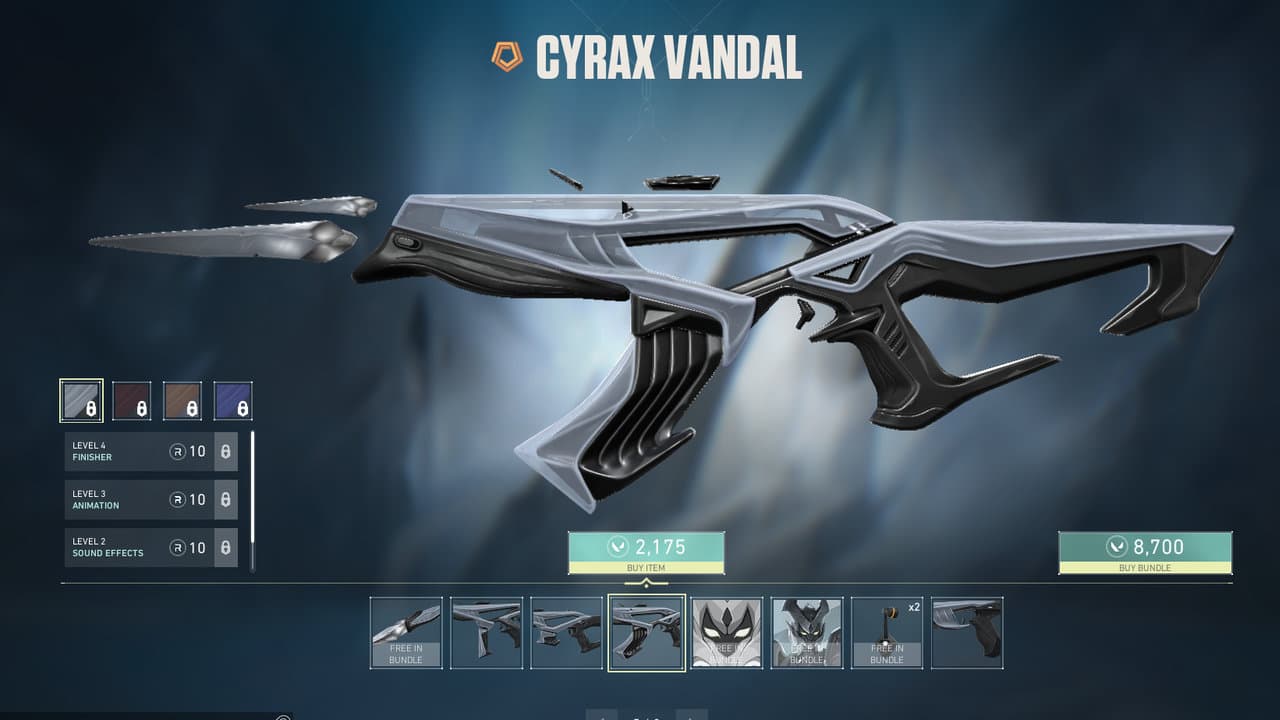Select the blue variant swatch

coord(233,400)
